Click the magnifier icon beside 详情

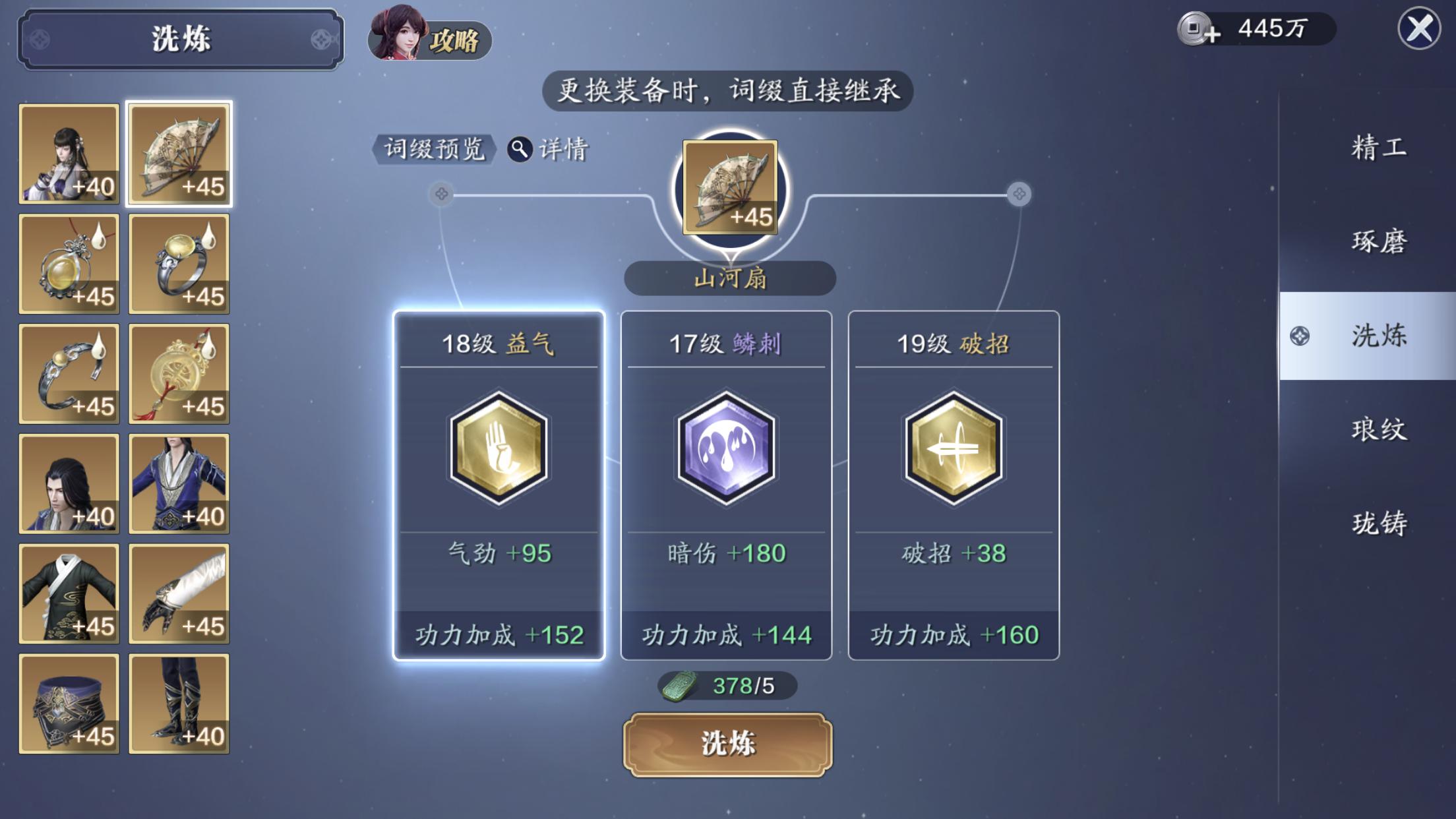click(520, 149)
